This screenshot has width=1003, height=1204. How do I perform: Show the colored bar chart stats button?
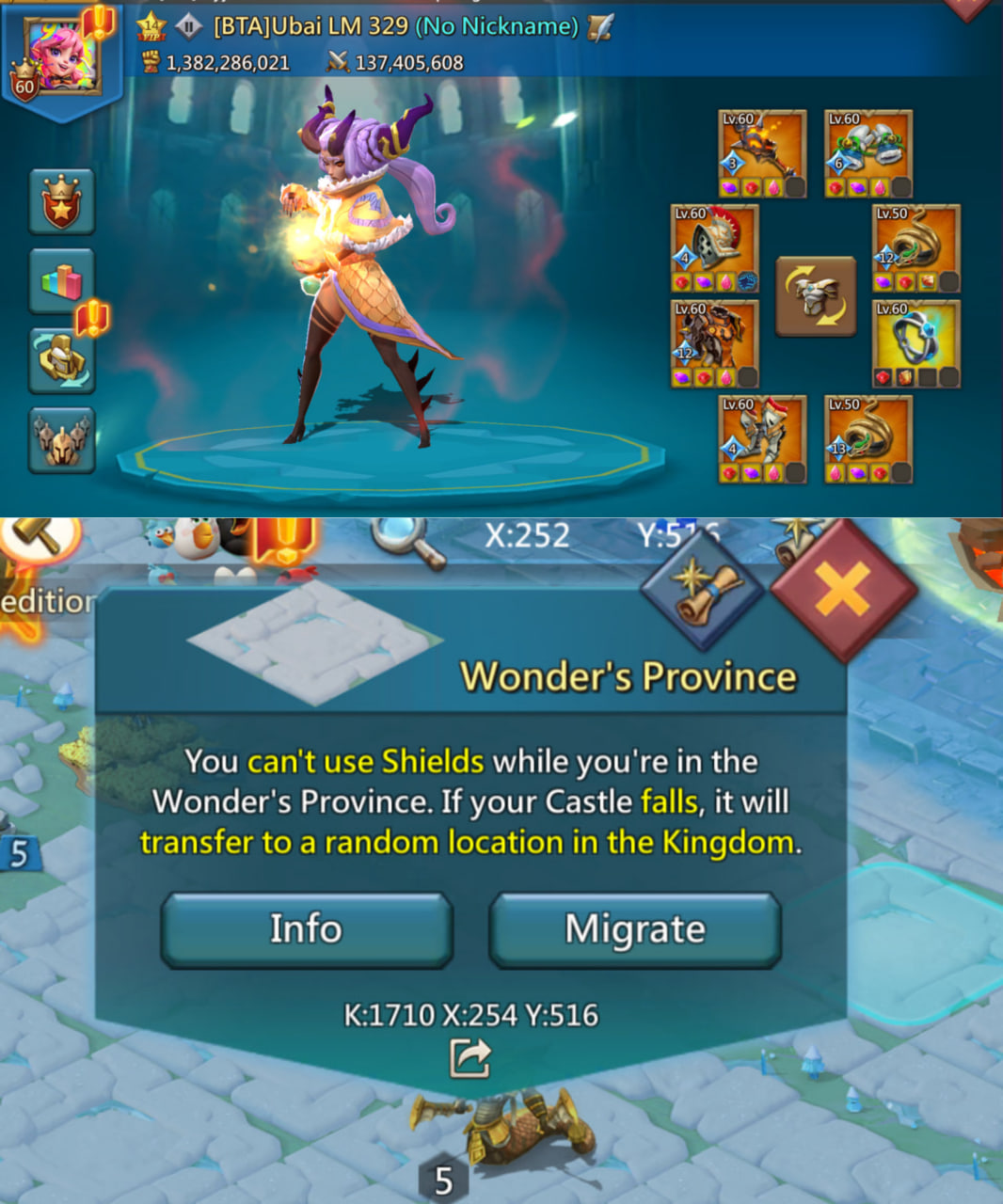[x=62, y=280]
